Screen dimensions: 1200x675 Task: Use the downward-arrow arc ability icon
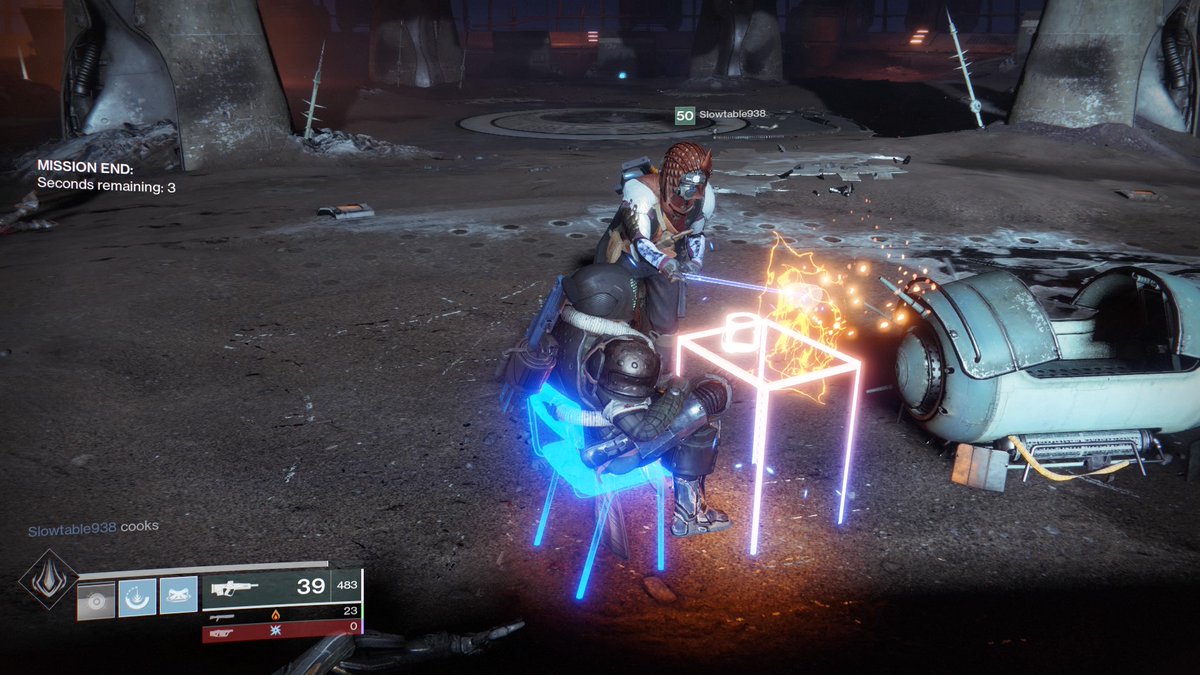tap(137, 597)
